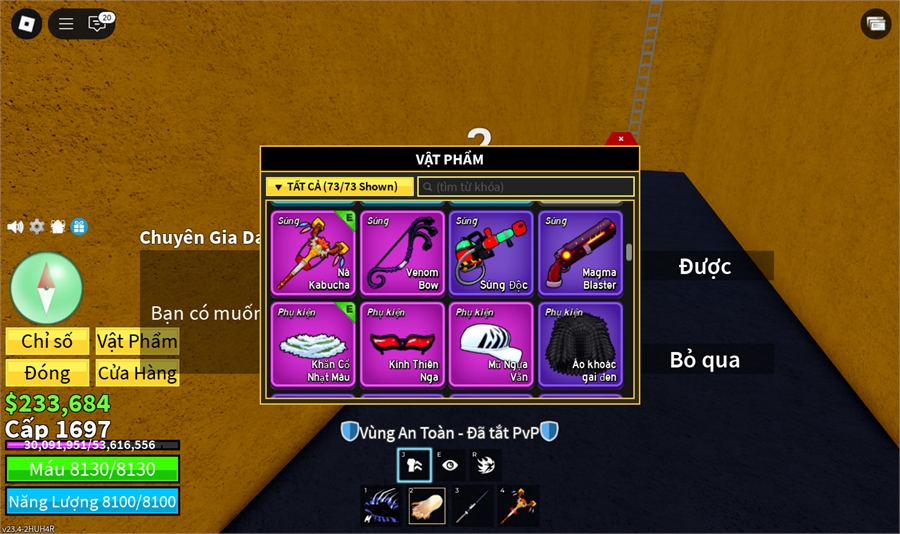Close the Vật Phẩm inventory window
Viewport: 900px width, 534px height.
(x=621, y=139)
